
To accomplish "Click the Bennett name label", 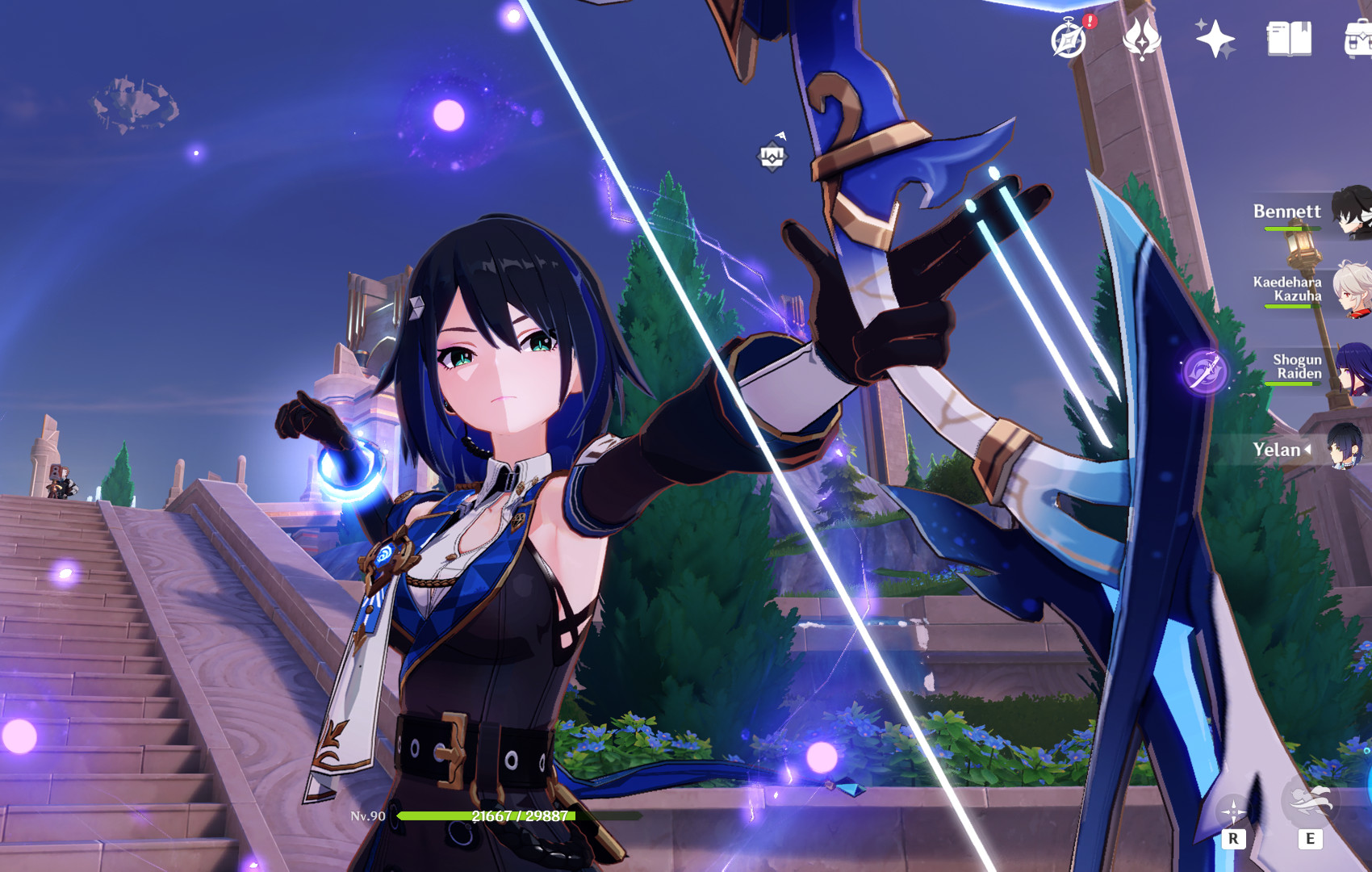I will [x=1287, y=212].
